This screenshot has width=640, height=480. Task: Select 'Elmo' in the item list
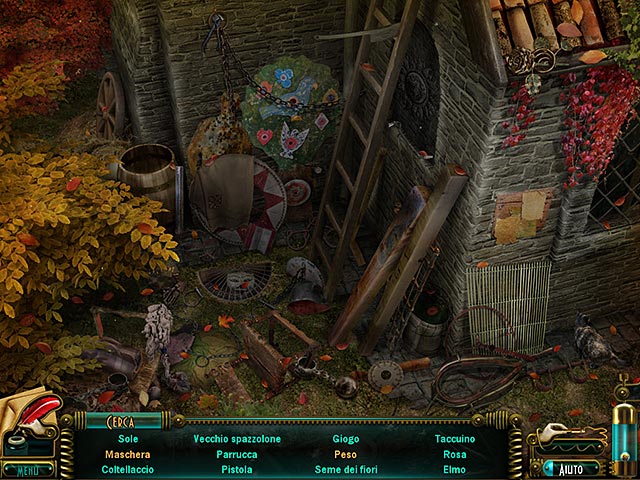tap(455, 468)
